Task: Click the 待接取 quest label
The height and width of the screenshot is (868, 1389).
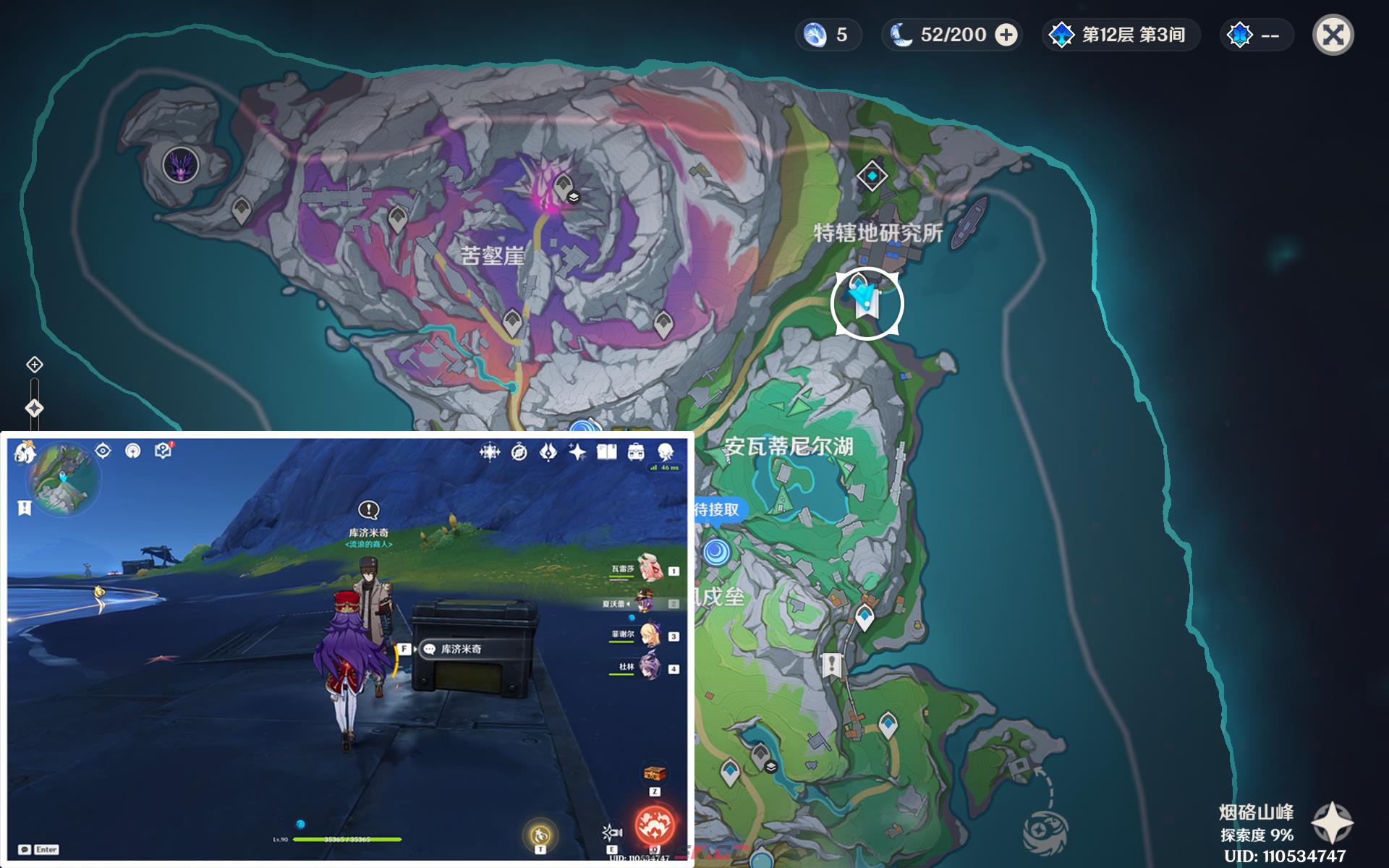Action: (718, 510)
